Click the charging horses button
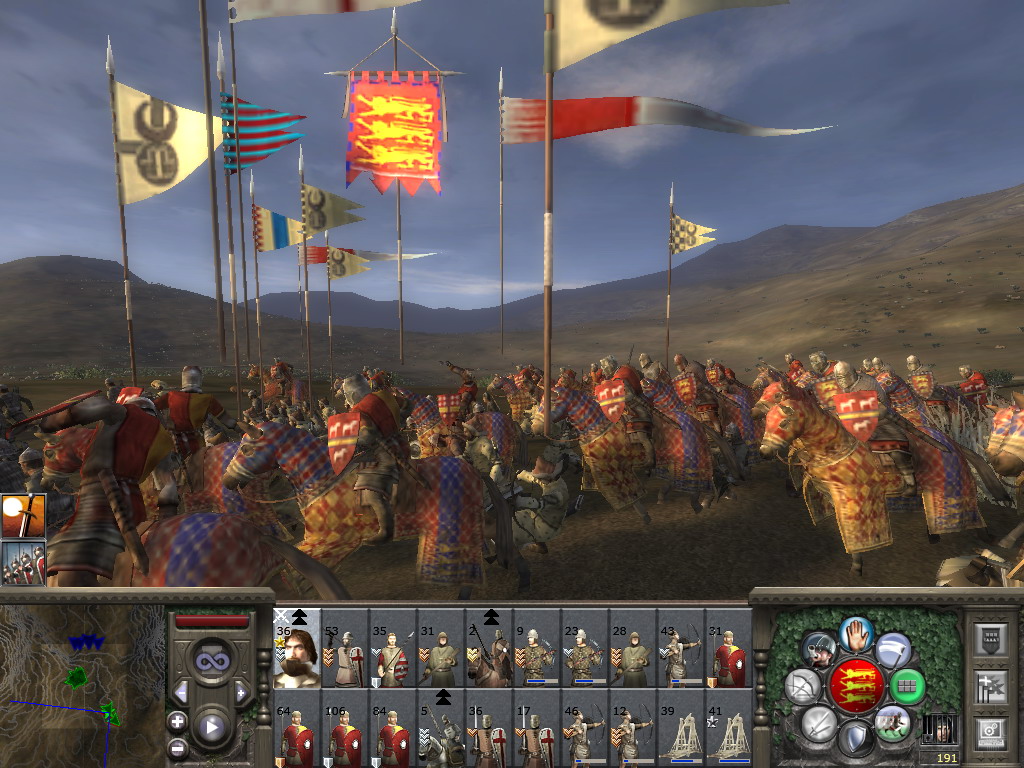The width and height of the screenshot is (1024, 768). tap(891, 722)
